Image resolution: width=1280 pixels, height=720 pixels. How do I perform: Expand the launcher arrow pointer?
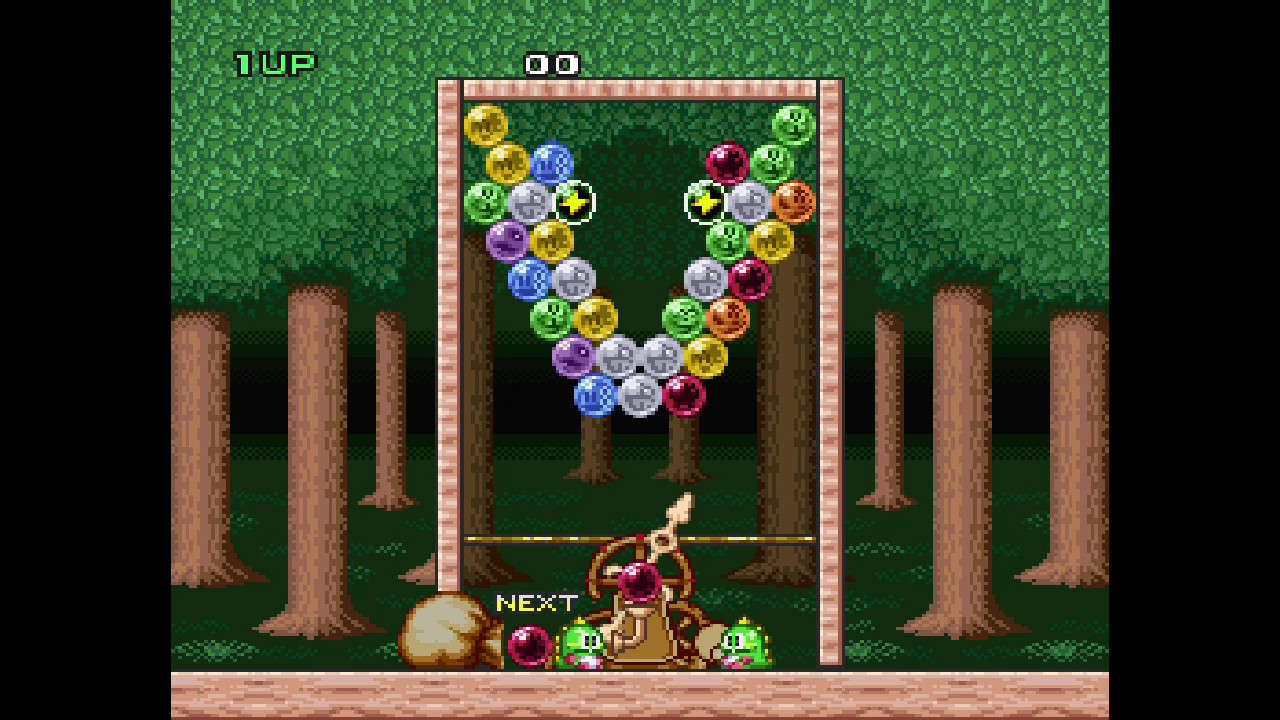click(678, 520)
